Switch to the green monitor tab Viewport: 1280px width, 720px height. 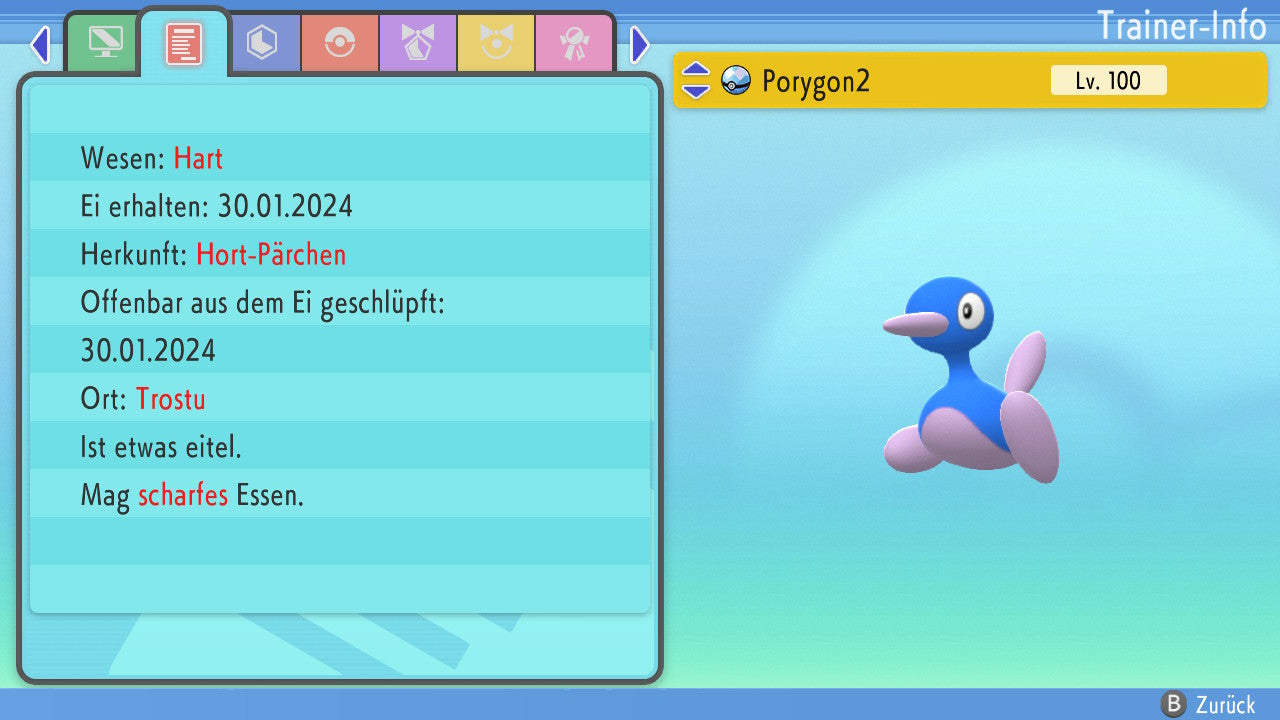coord(104,43)
